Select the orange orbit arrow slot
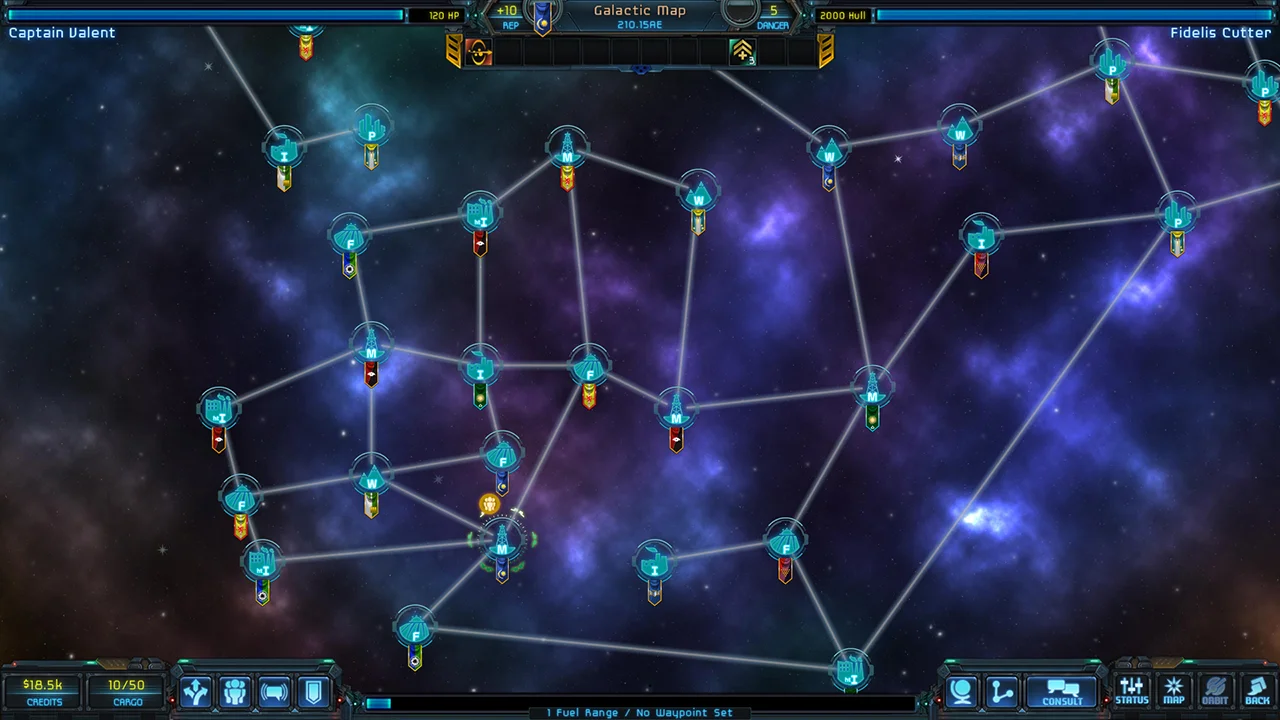 point(479,52)
